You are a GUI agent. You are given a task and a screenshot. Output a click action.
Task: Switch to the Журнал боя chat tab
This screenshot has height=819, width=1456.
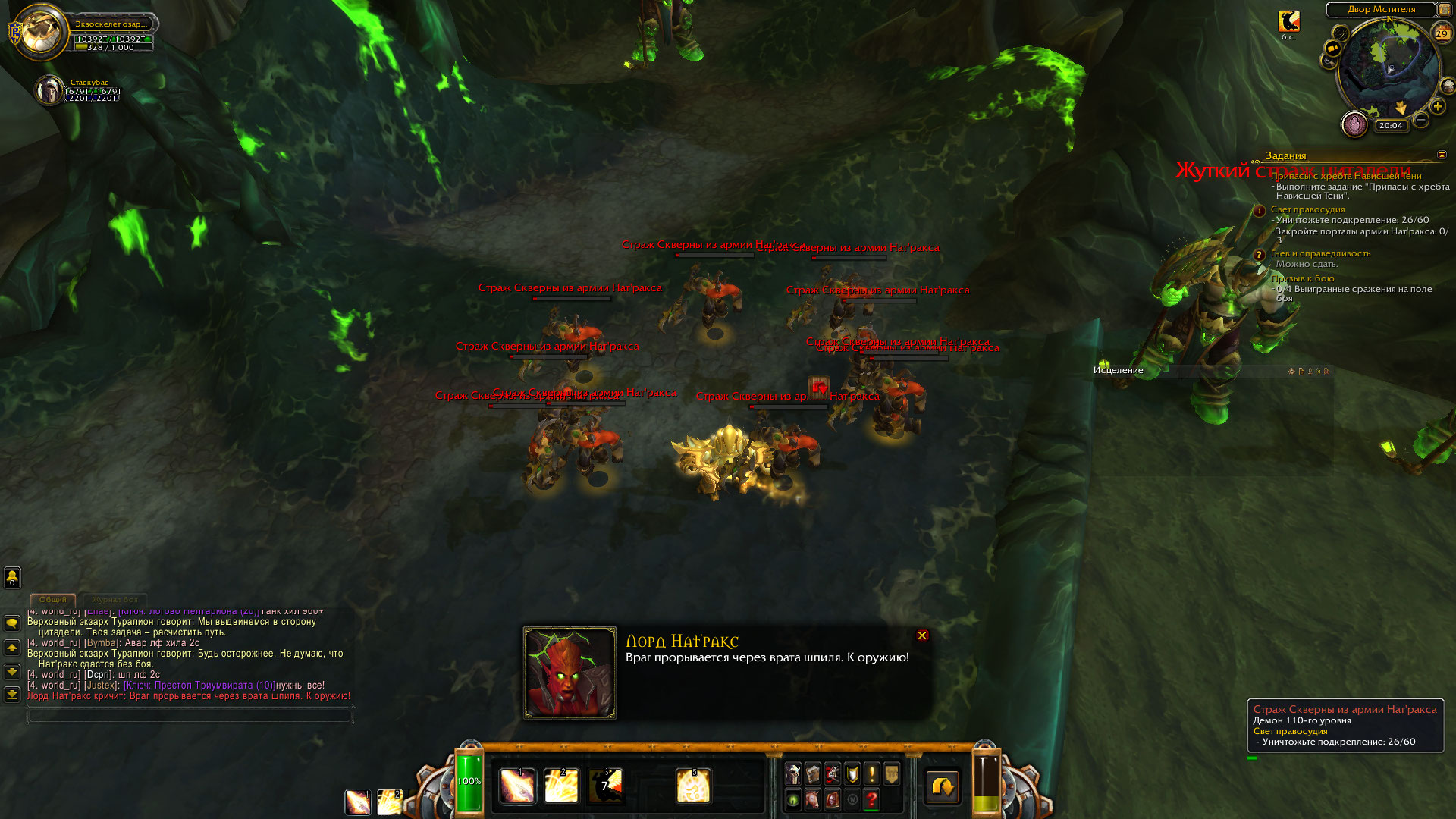pos(115,600)
